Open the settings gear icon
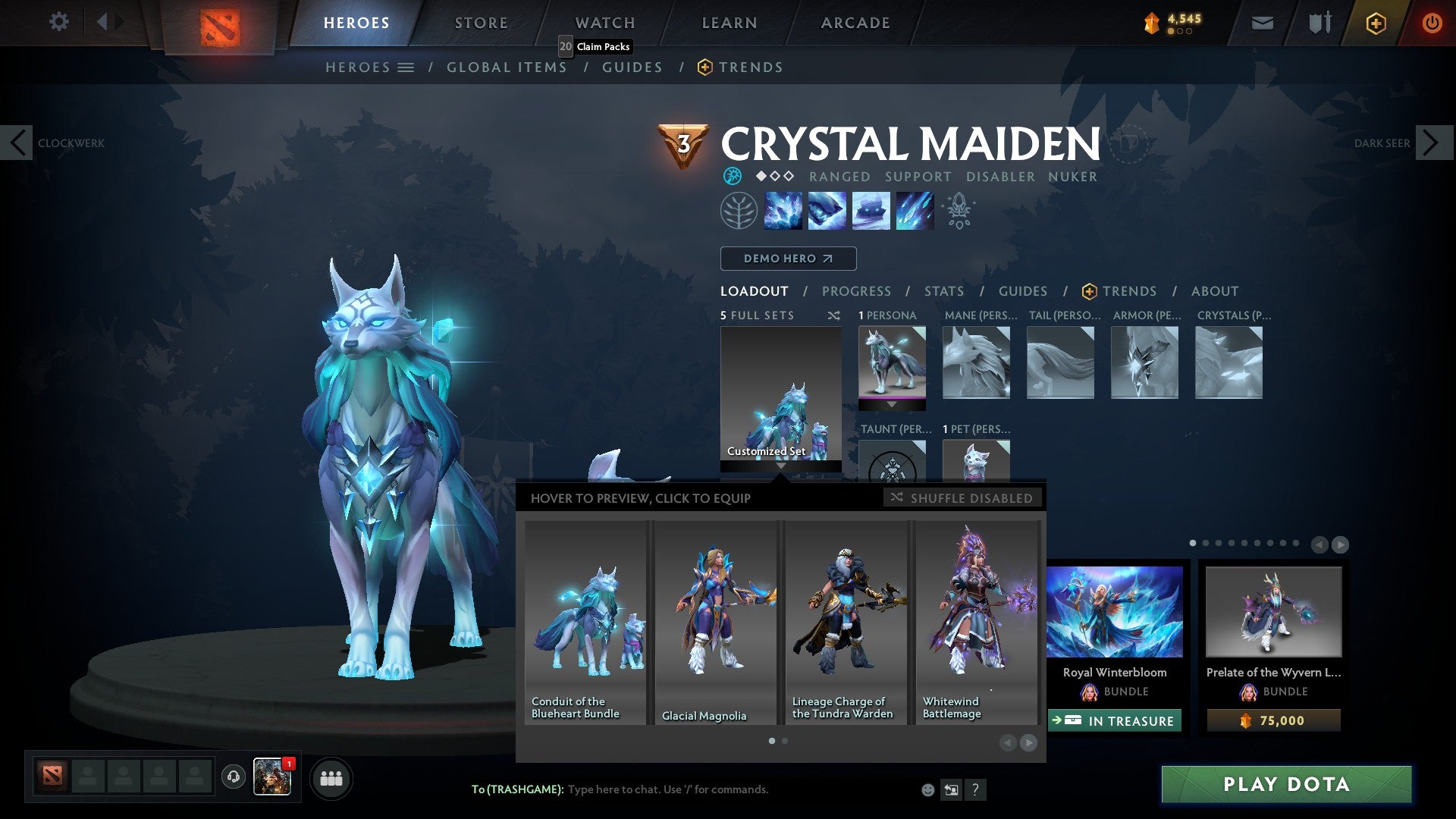The height and width of the screenshot is (819, 1456). [x=58, y=22]
